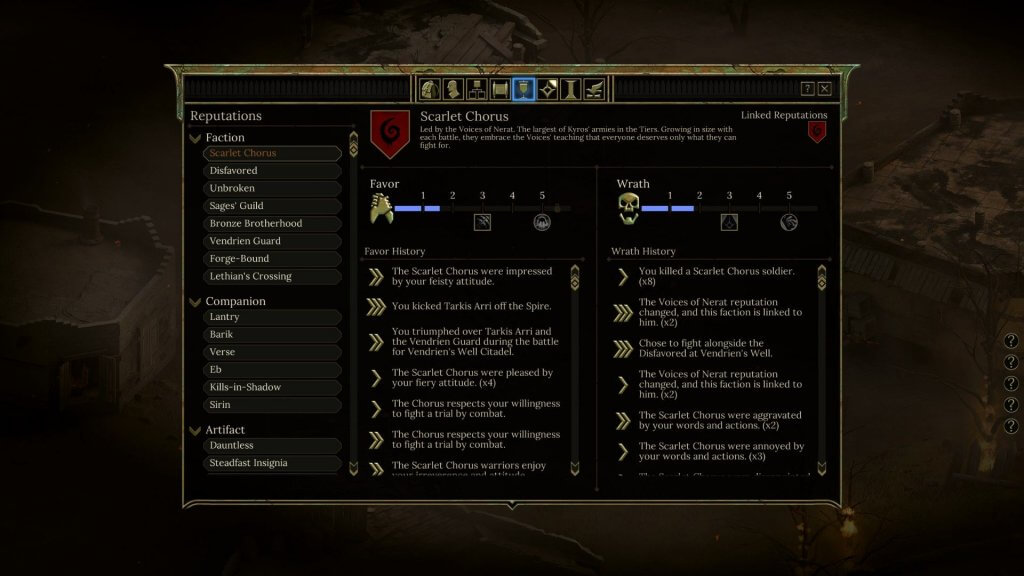Screen dimensions: 1024x576
Task: Close the Reputations window
Action: tap(824, 89)
